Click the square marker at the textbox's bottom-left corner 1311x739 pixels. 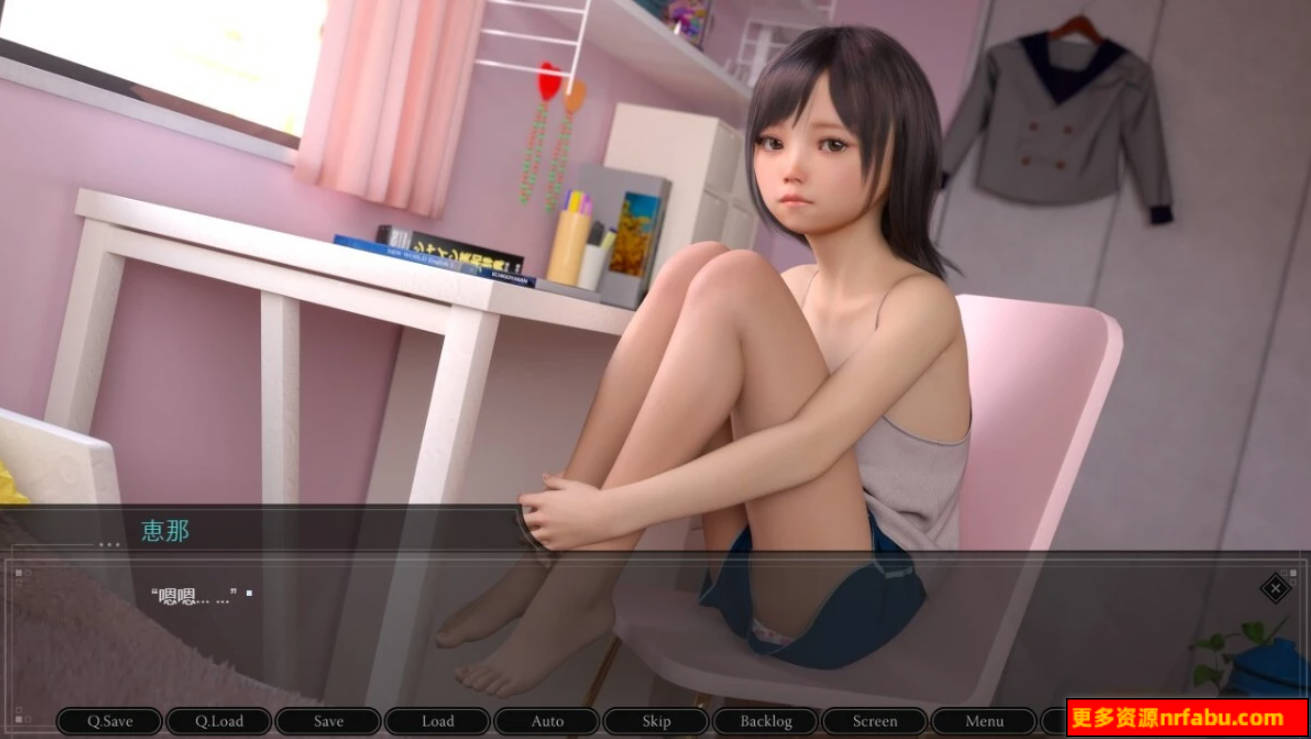coord(18,719)
